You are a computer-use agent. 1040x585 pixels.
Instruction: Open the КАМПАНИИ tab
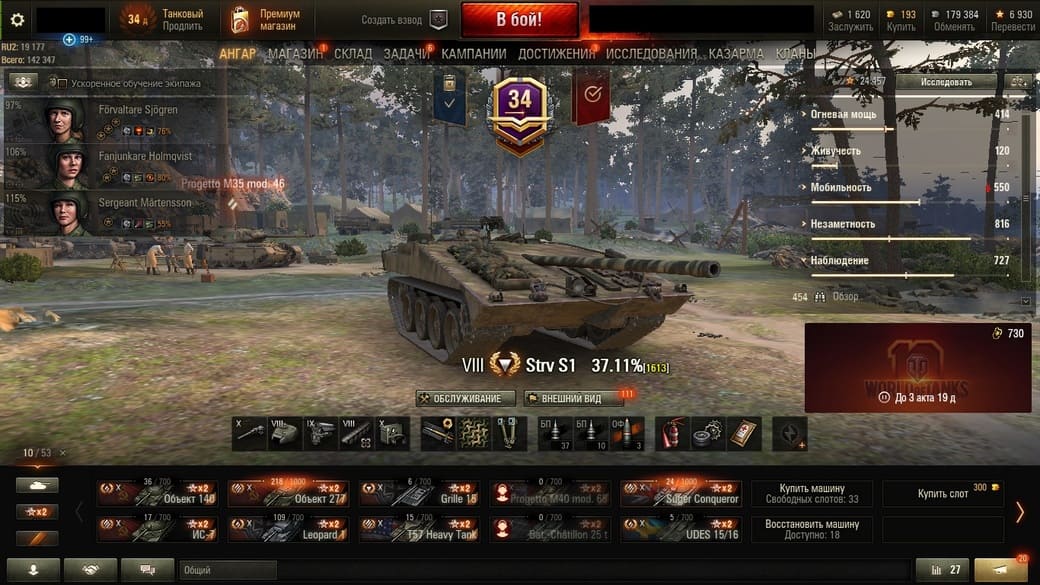473,53
